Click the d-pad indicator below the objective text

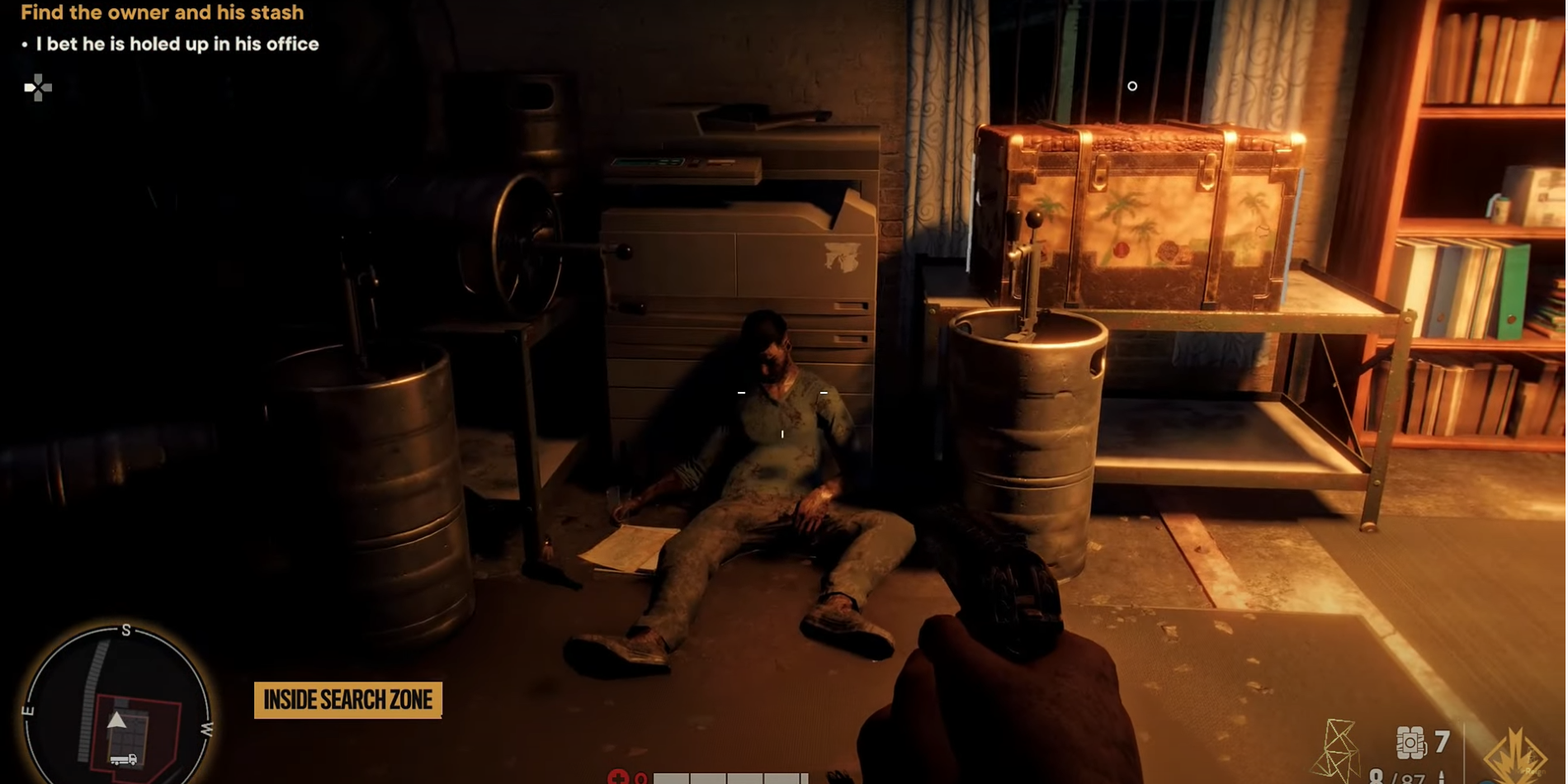36,87
